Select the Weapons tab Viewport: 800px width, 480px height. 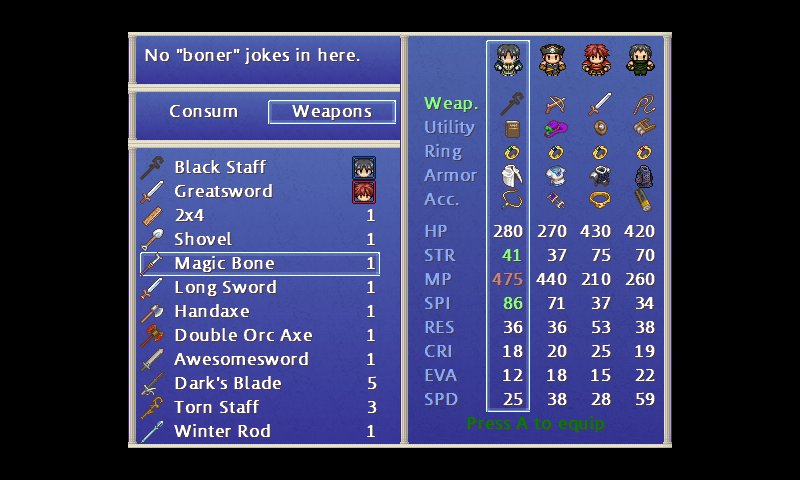point(331,112)
